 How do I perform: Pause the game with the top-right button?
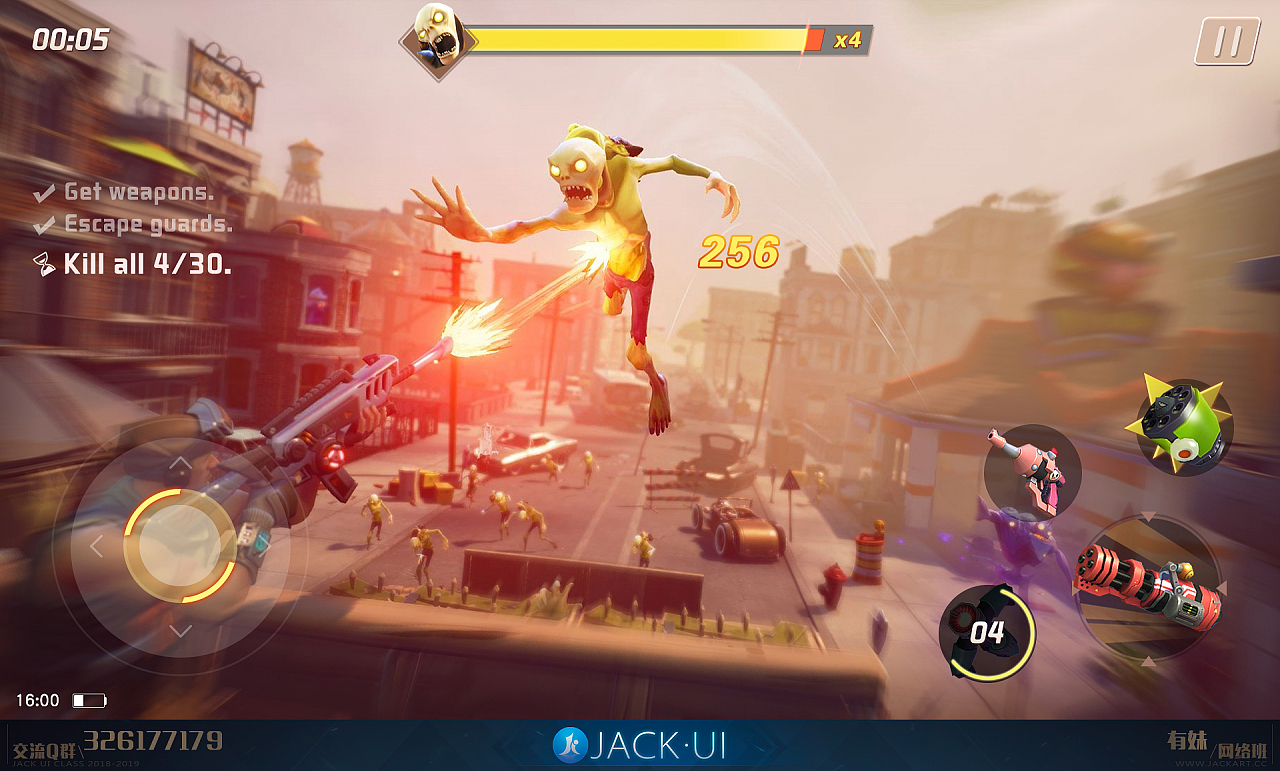(1227, 42)
